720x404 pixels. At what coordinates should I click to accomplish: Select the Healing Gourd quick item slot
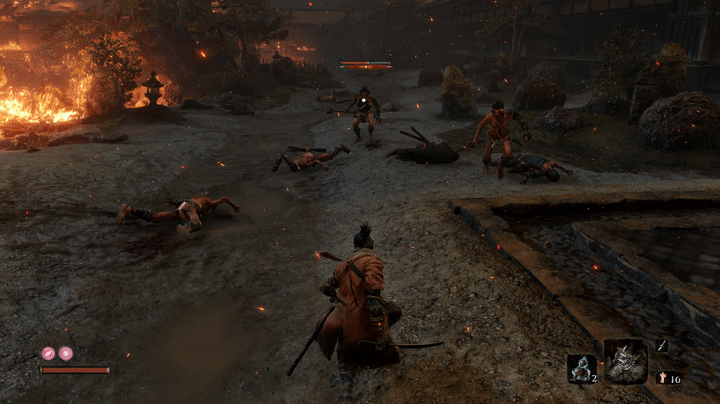581,368
